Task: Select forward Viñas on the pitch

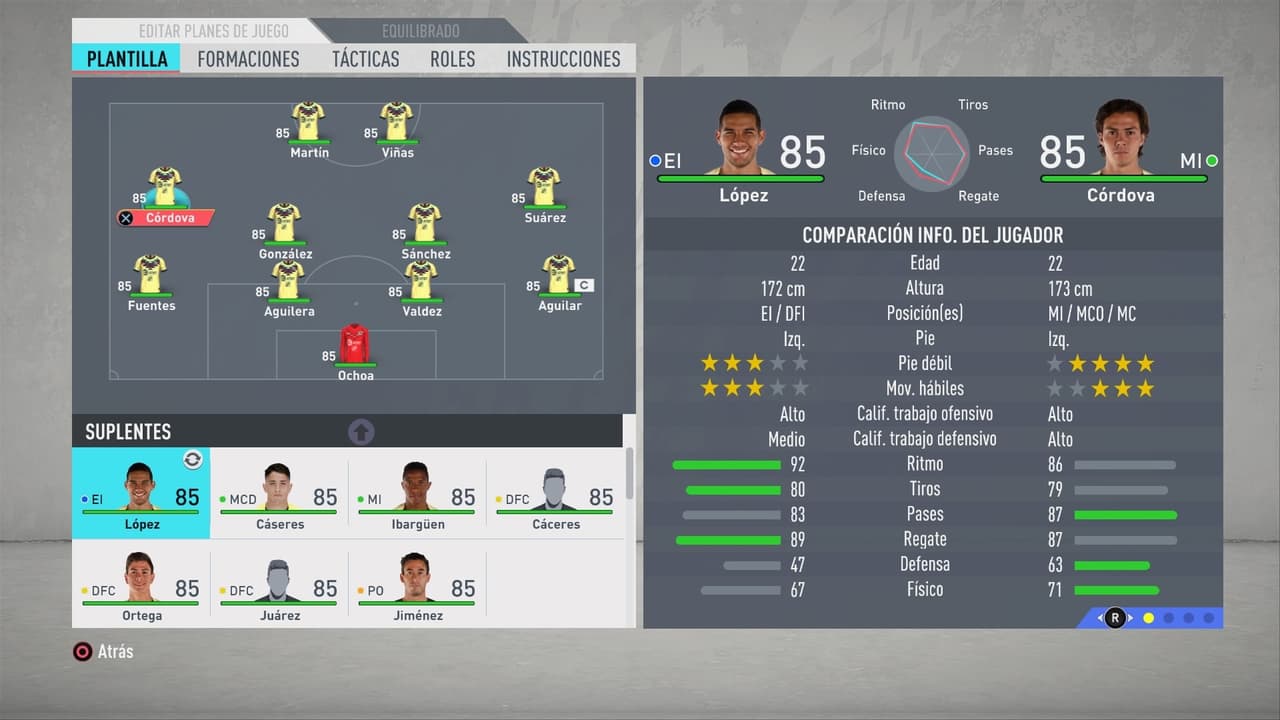Action: (397, 123)
